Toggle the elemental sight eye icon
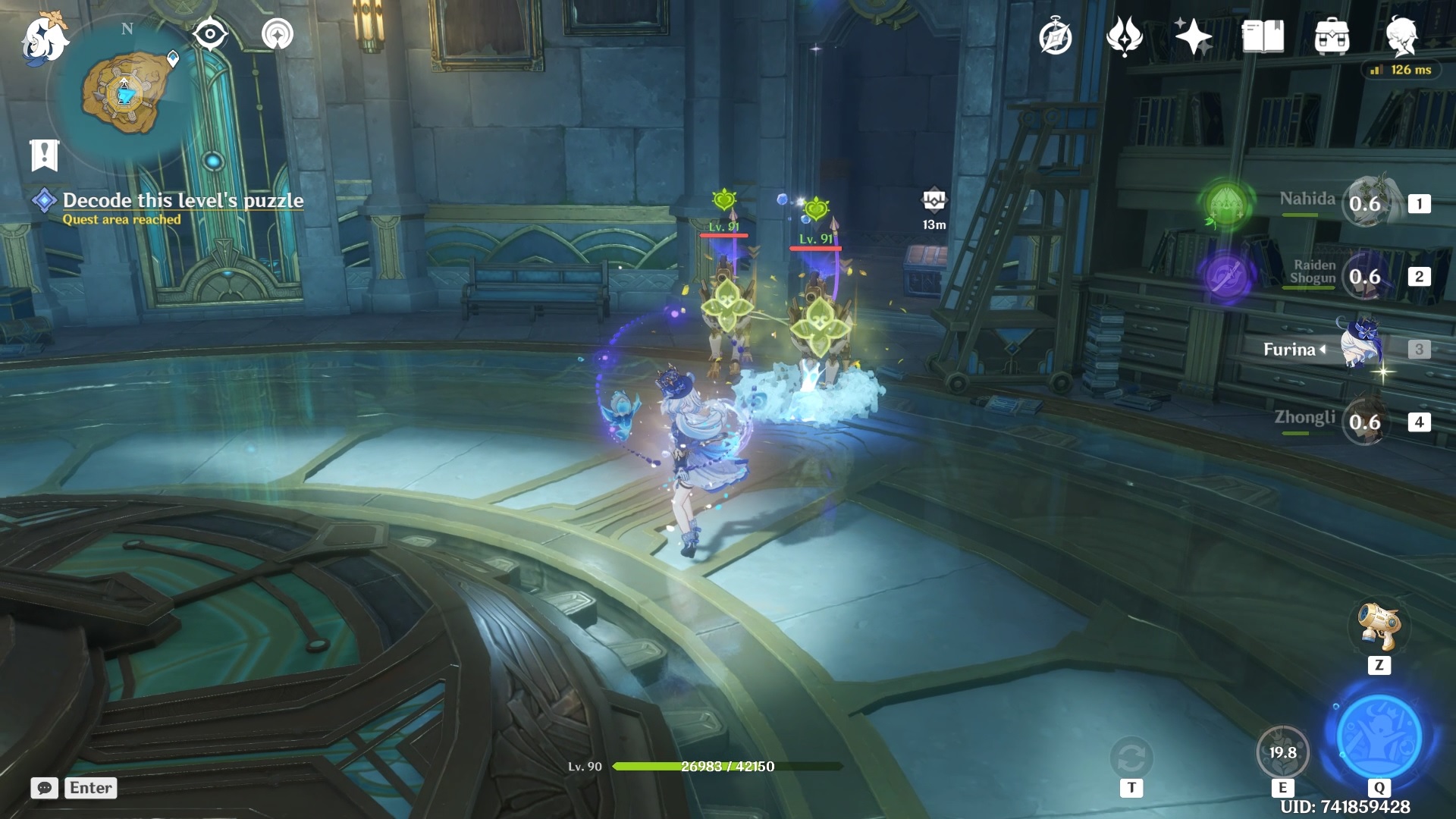Image resolution: width=1456 pixels, height=819 pixels. pos(210,34)
